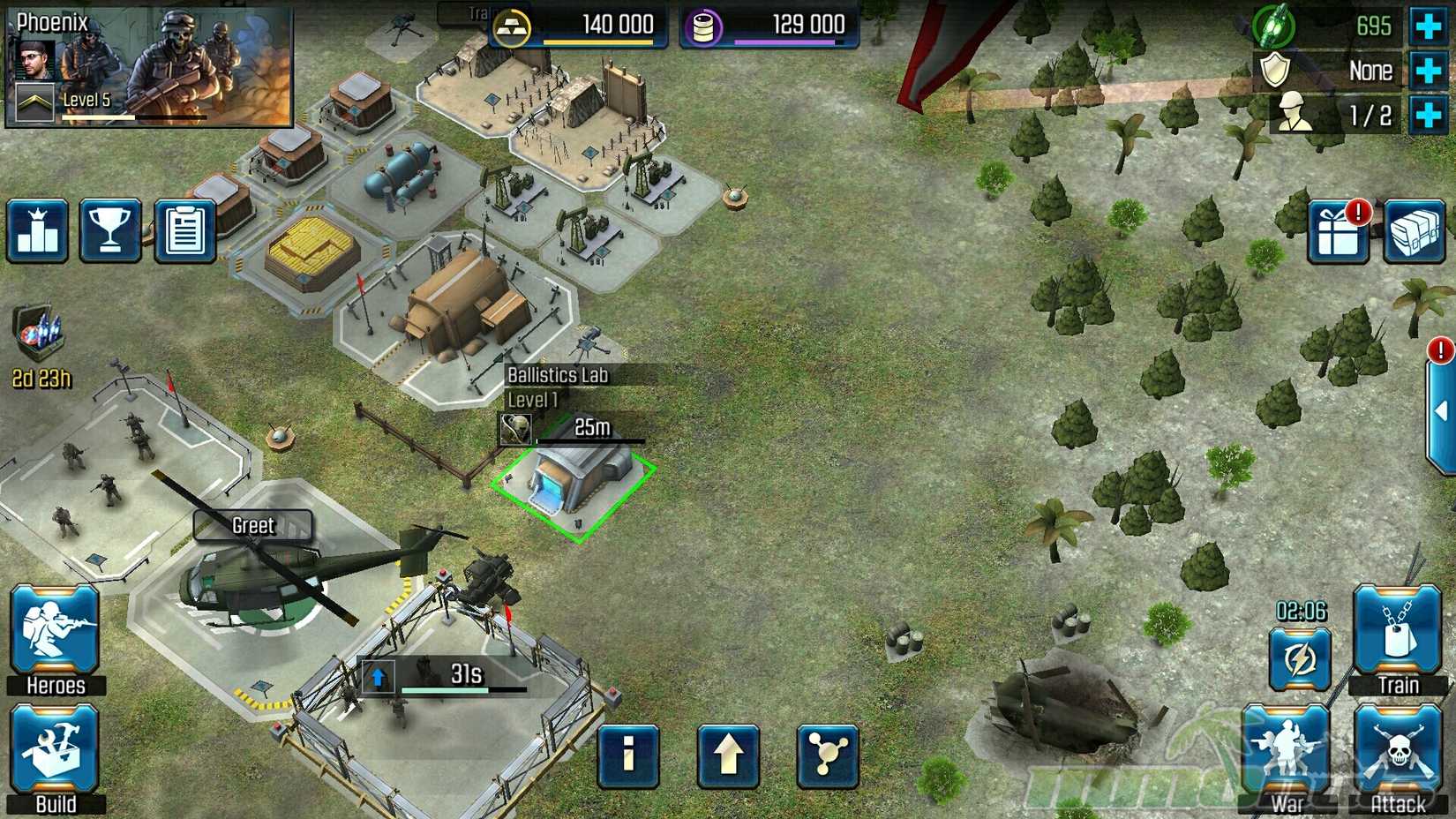Click the Greet speech bubble
The image size is (1456, 819).
pyautogui.click(x=253, y=526)
